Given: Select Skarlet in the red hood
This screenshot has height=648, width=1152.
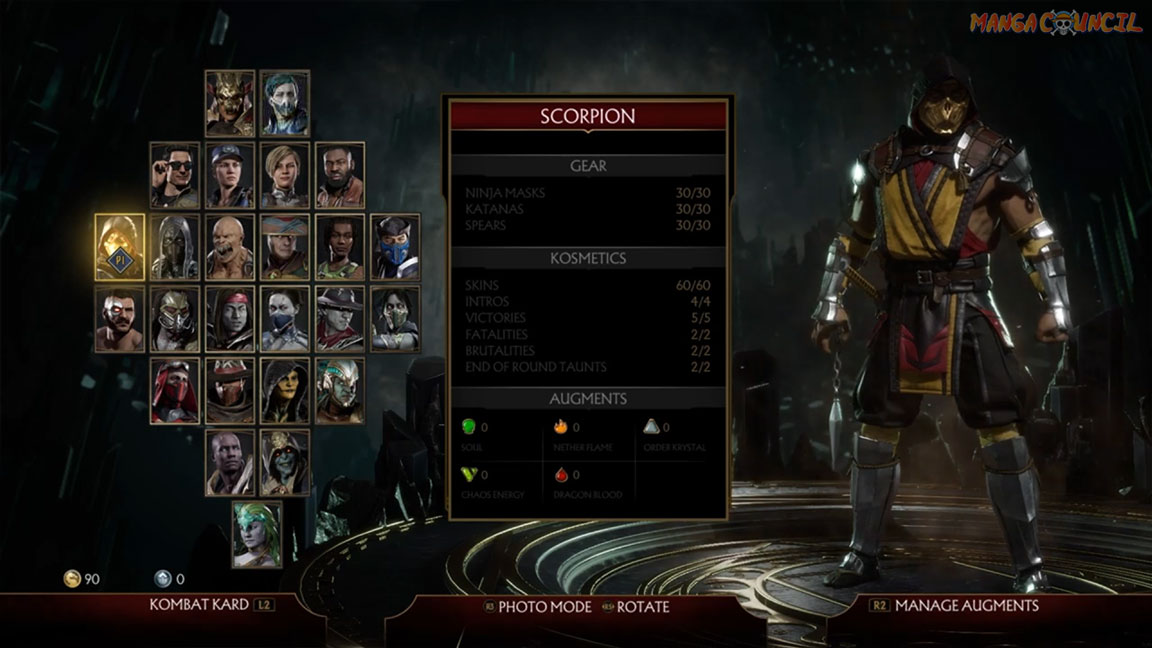Looking at the screenshot, I should coord(175,391).
